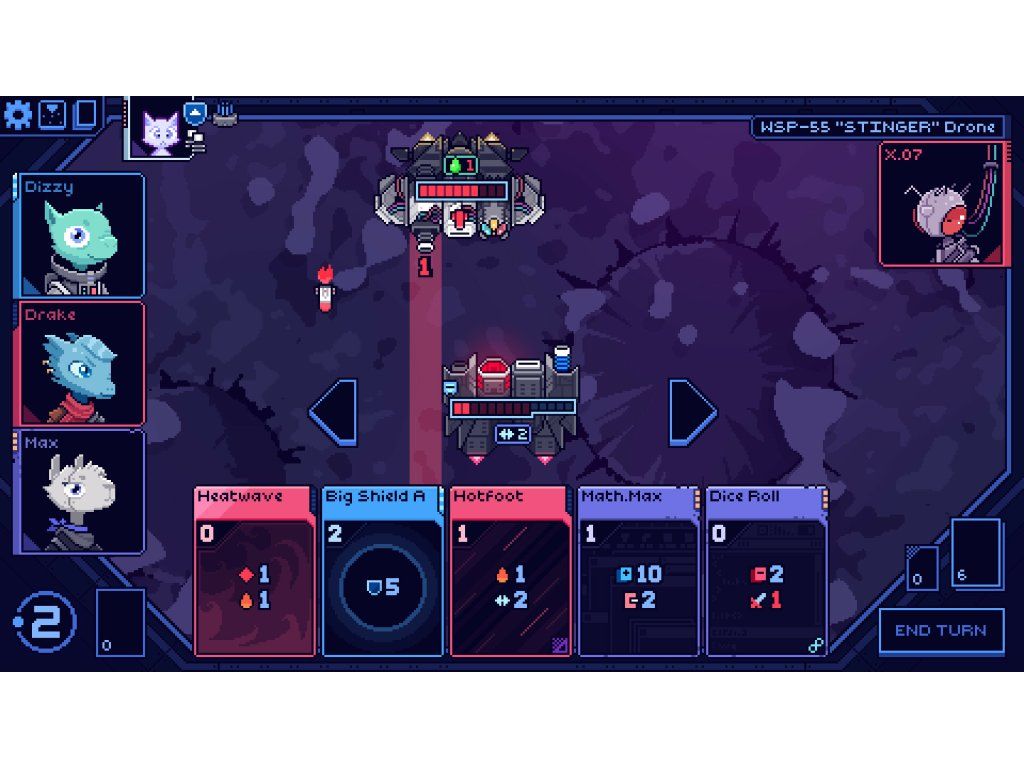Play the Math.Max card
1024x768 pixels.
click(640, 571)
